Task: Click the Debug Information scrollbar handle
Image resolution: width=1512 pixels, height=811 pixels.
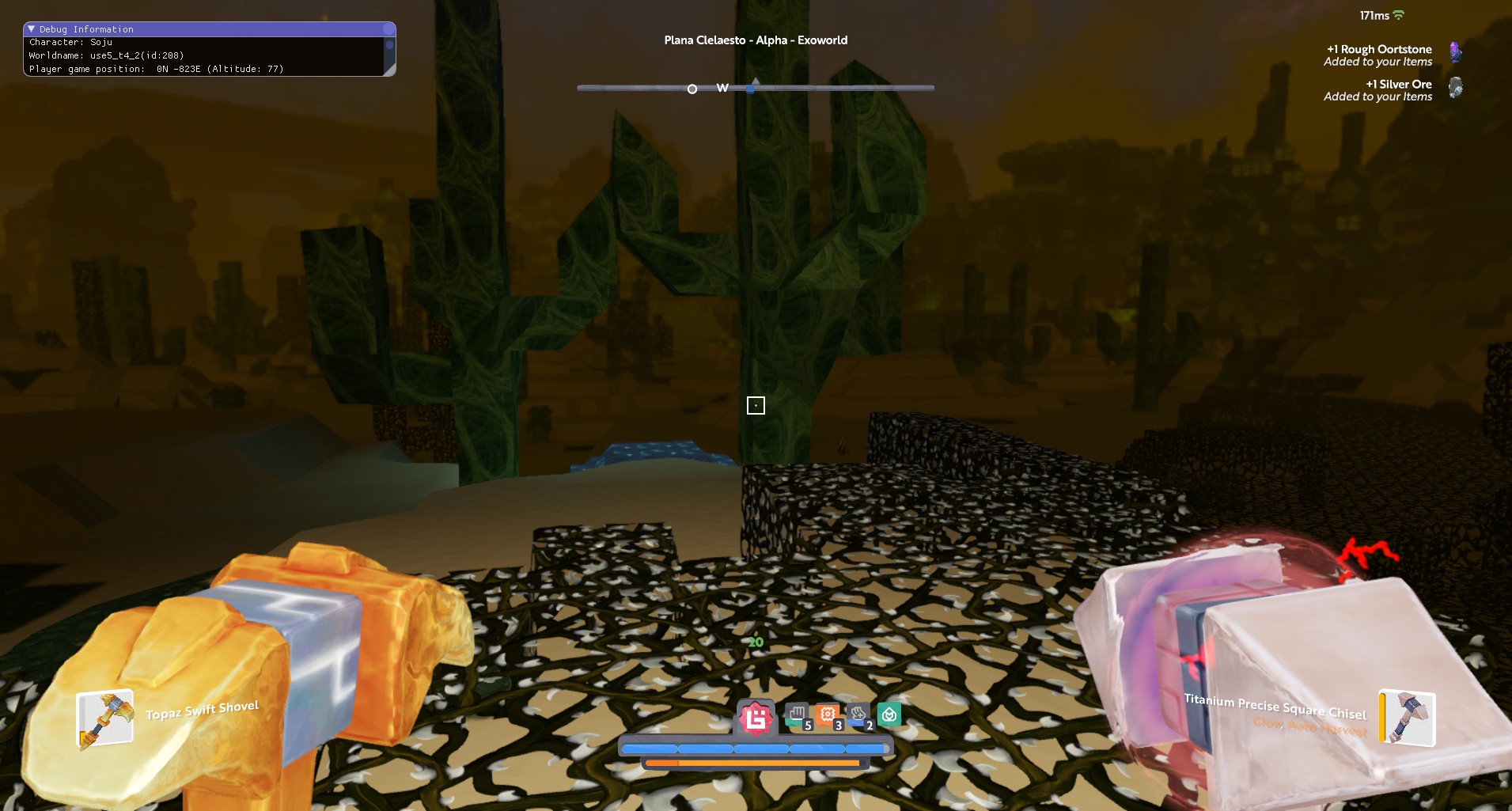Action: [x=388, y=46]
